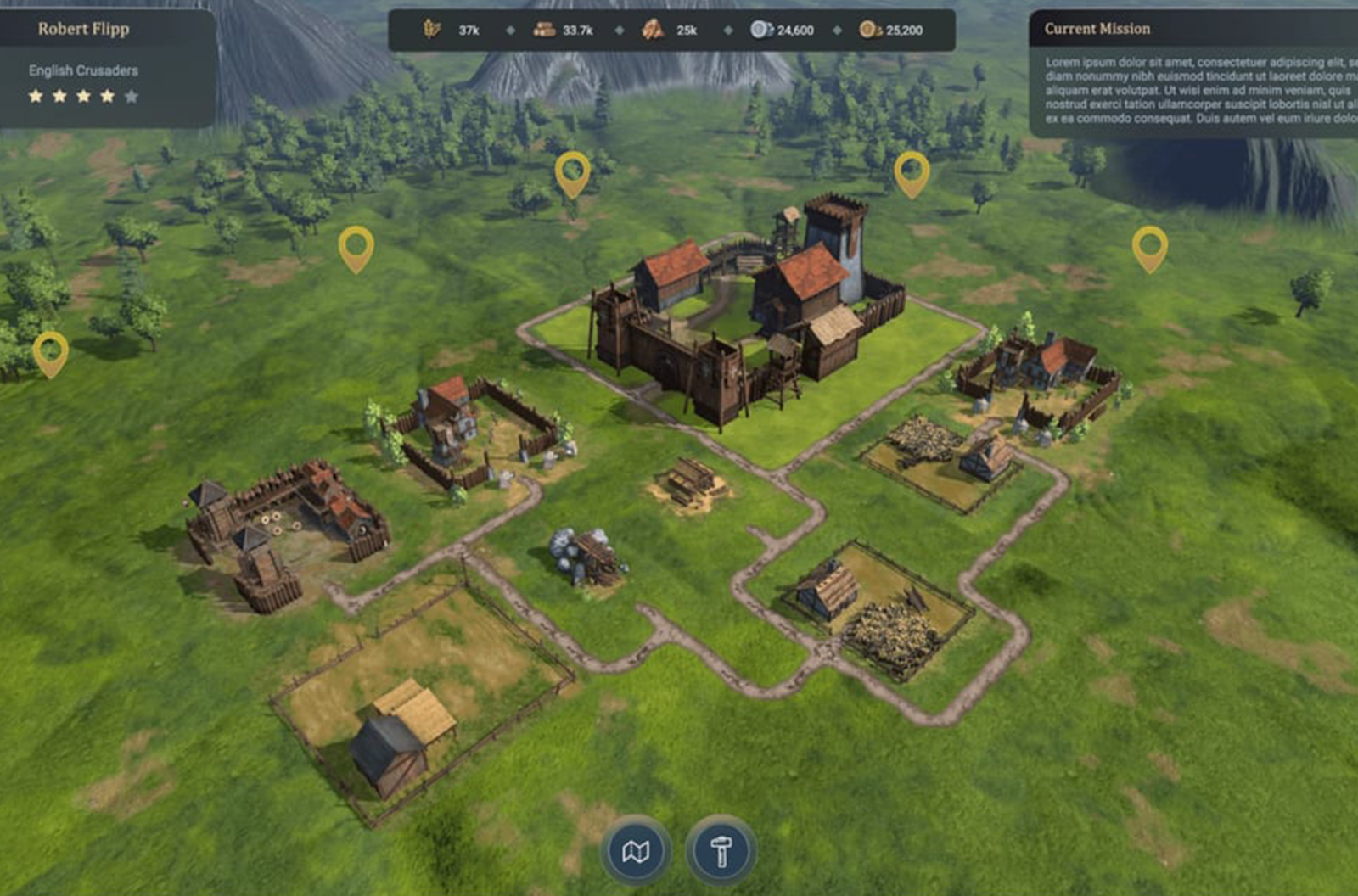Click the Robert Flipp name header

click(82, 26)
